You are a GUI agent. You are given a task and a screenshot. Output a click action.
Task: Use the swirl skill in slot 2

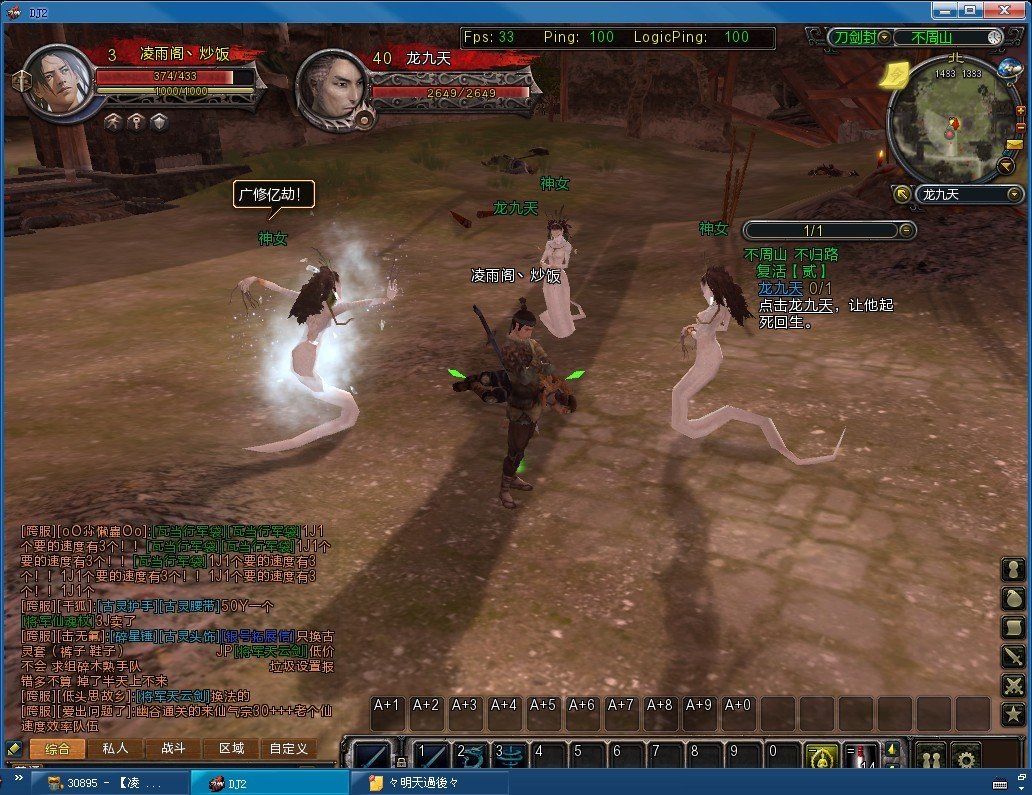471,755
